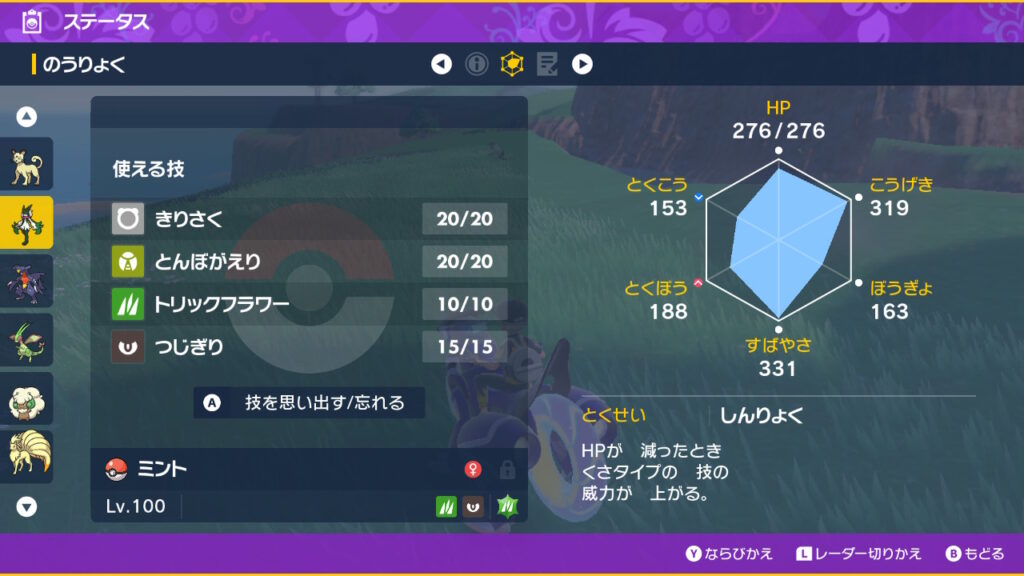This screenshot has width=1024, height=576.
Task: Select Garchomp in the party list
Action: 26,282
